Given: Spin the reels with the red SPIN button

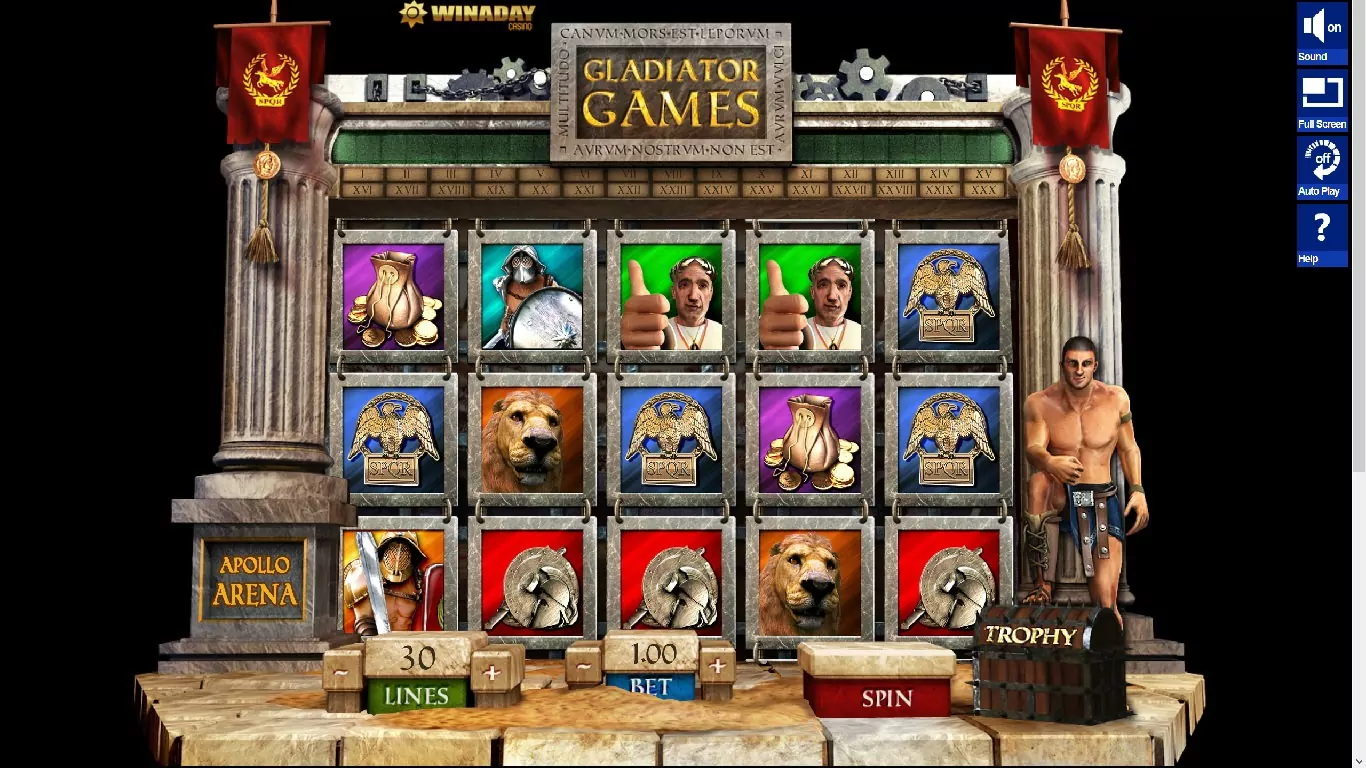Looking at the screenshot, I should [x=886, y=697].
